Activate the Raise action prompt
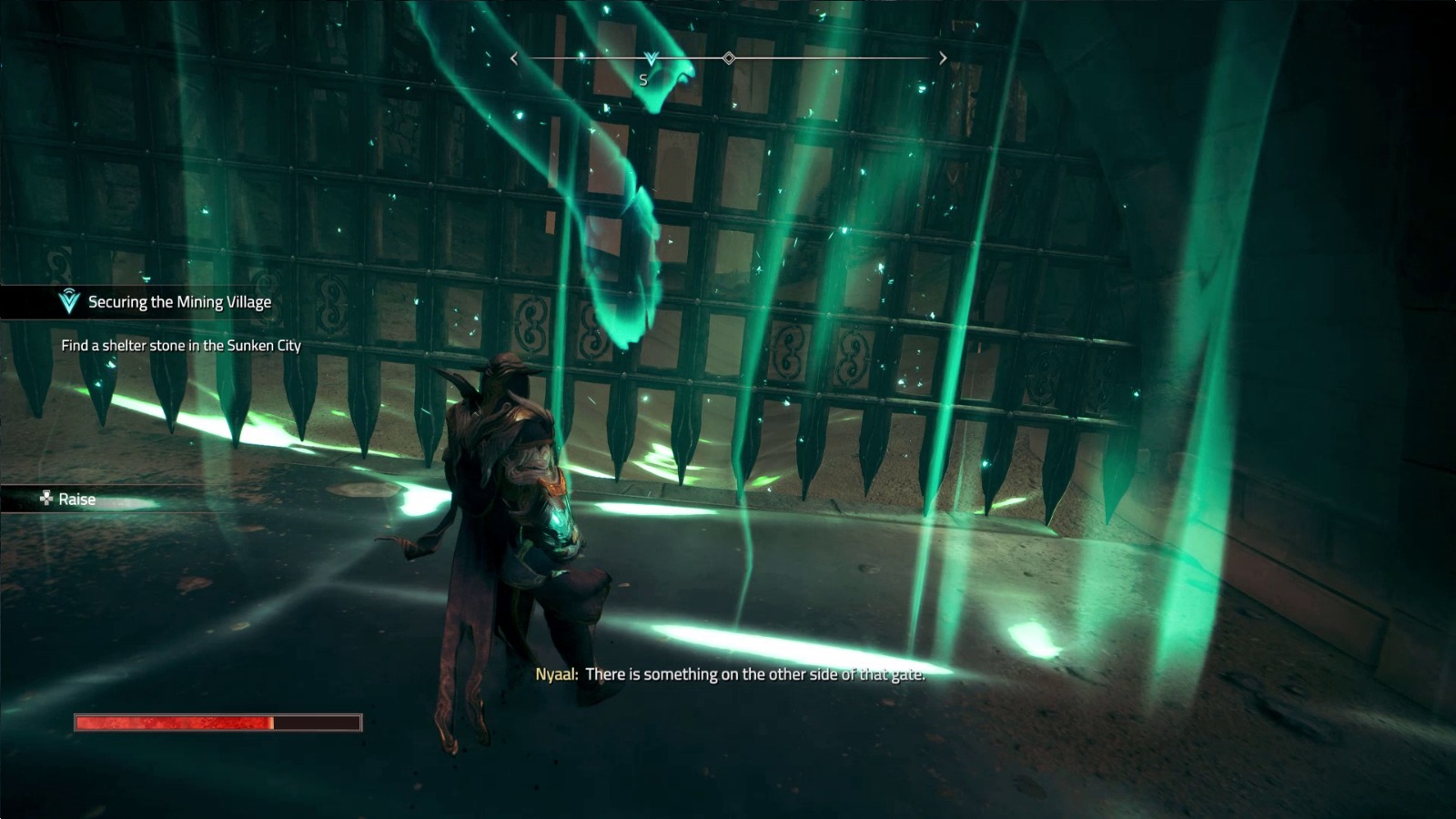The width and height of the screenshot is (1456, 819). [x=69, y=499]
